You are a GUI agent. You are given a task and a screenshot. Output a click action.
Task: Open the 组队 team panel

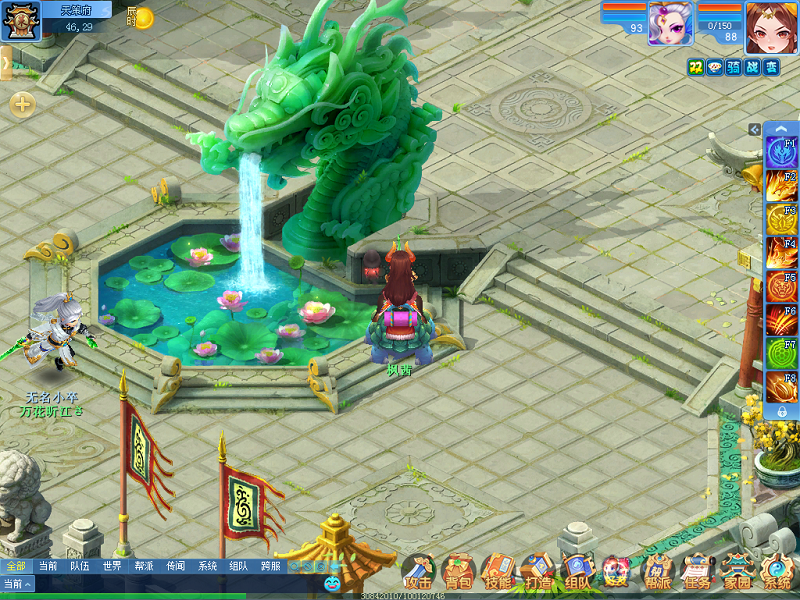577,573
